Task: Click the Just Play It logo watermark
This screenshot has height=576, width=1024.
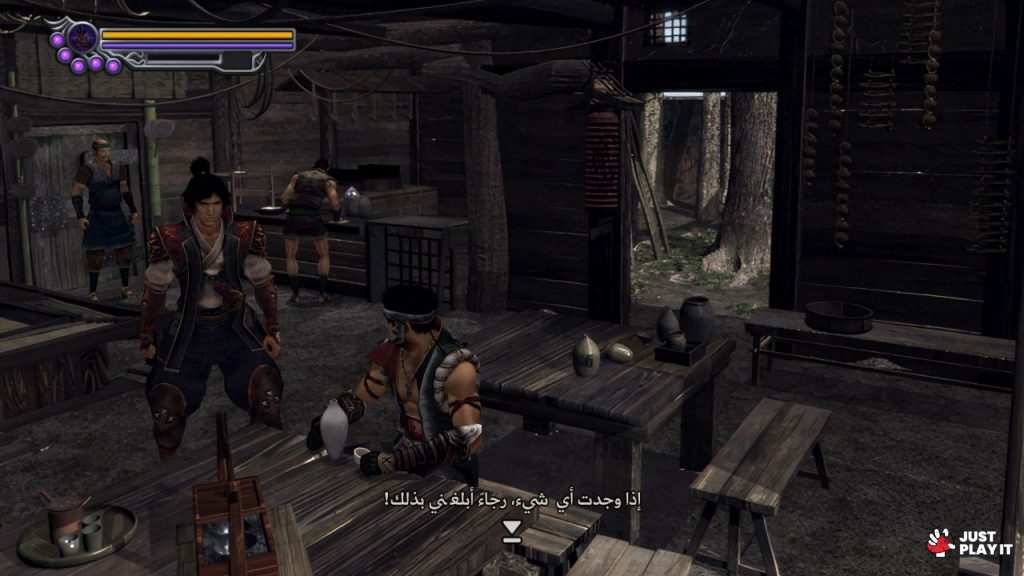Action: pos(969,543)
